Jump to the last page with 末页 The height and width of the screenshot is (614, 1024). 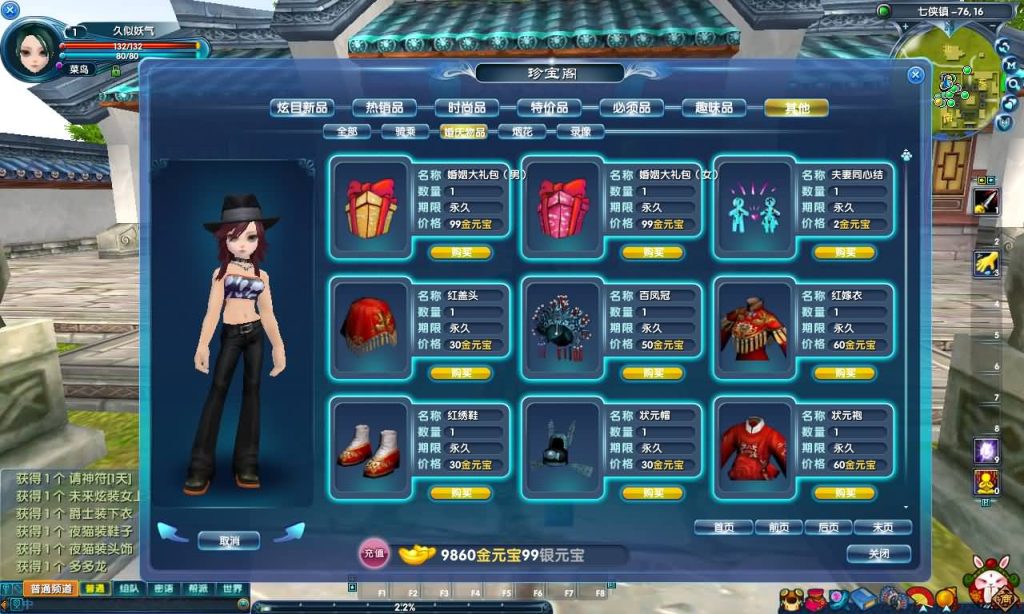pos(882,527)
